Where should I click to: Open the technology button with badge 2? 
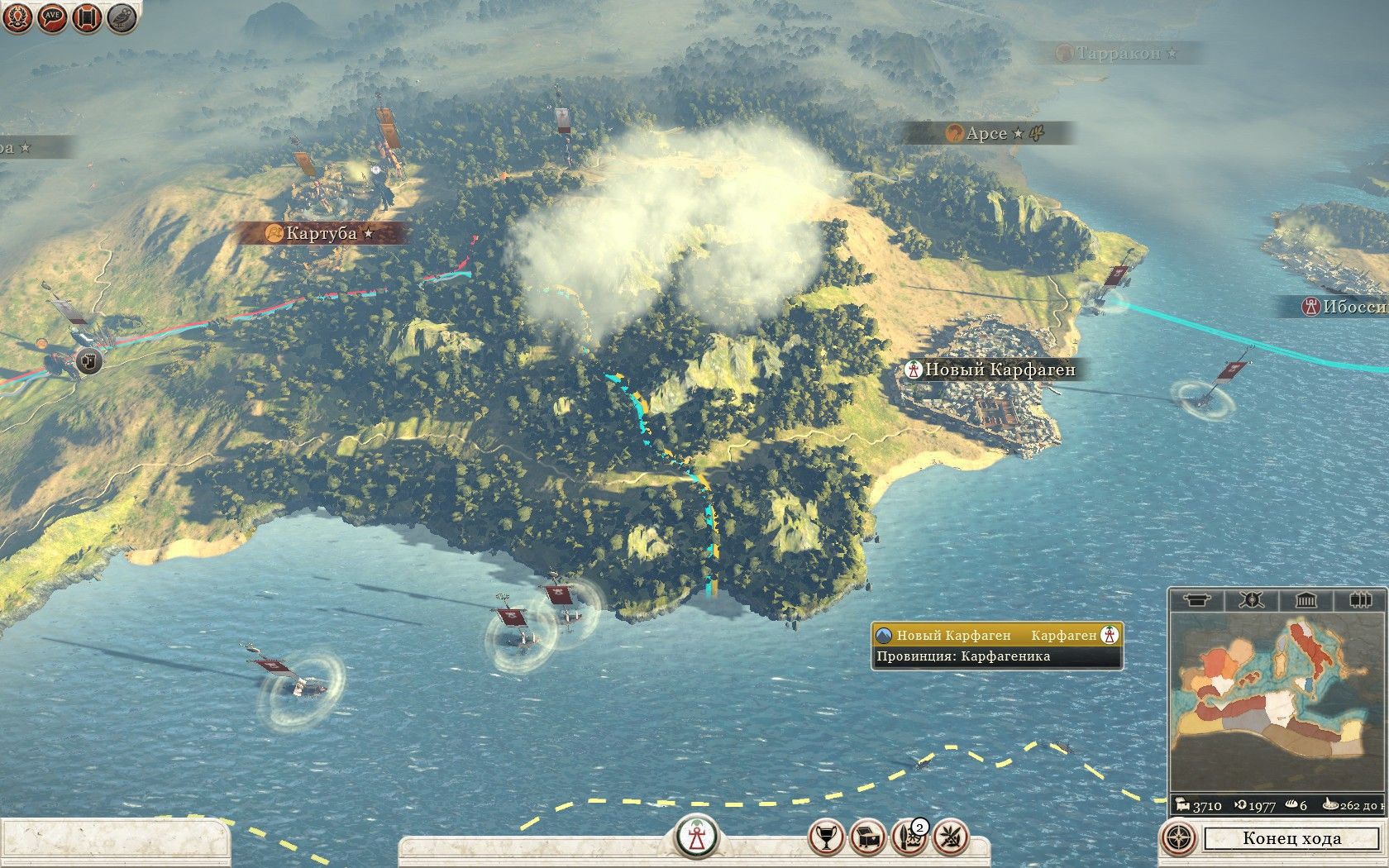click(x=909, y=838)
